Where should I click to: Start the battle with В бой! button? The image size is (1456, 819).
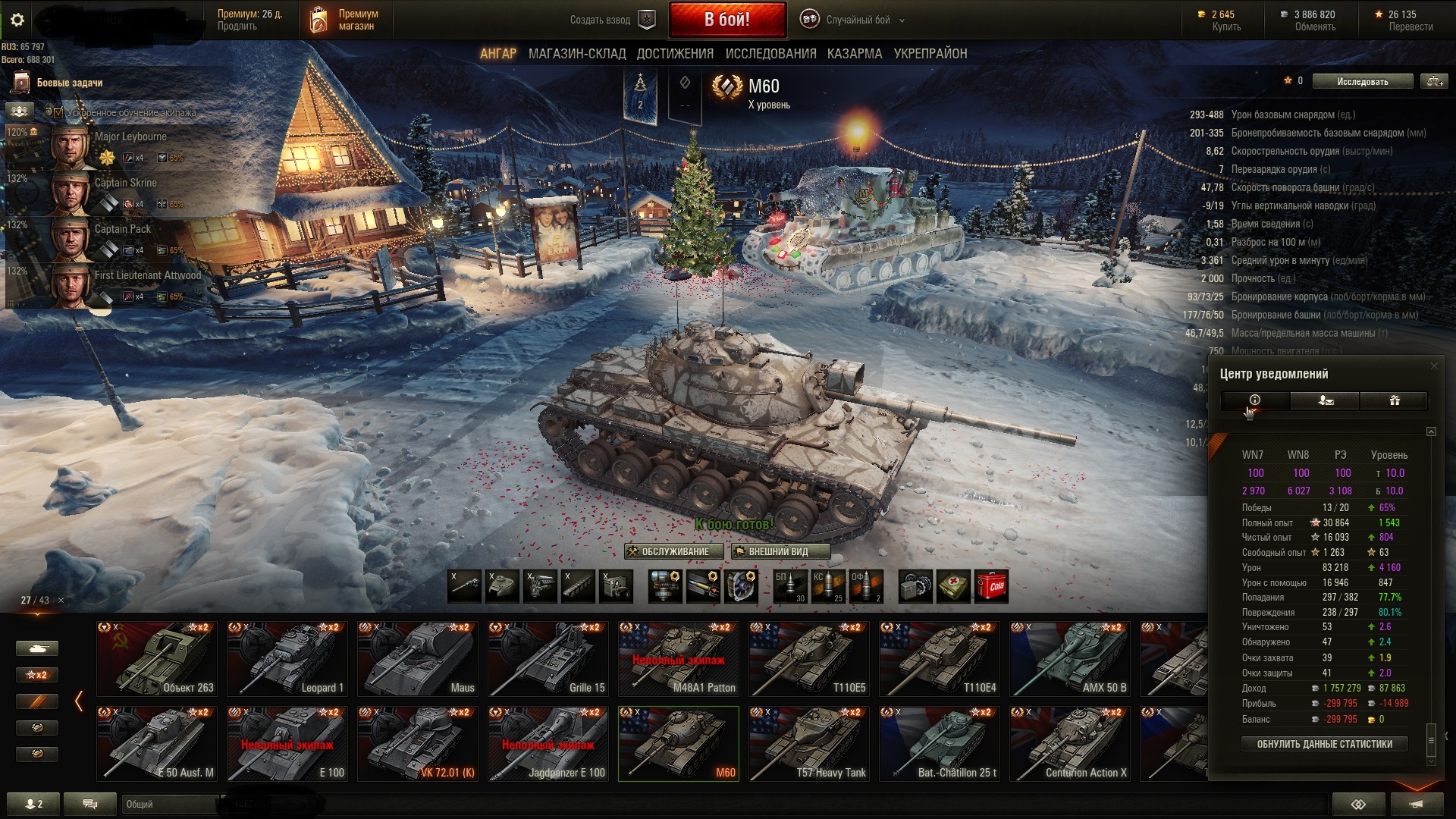click(x=726, y=20)
